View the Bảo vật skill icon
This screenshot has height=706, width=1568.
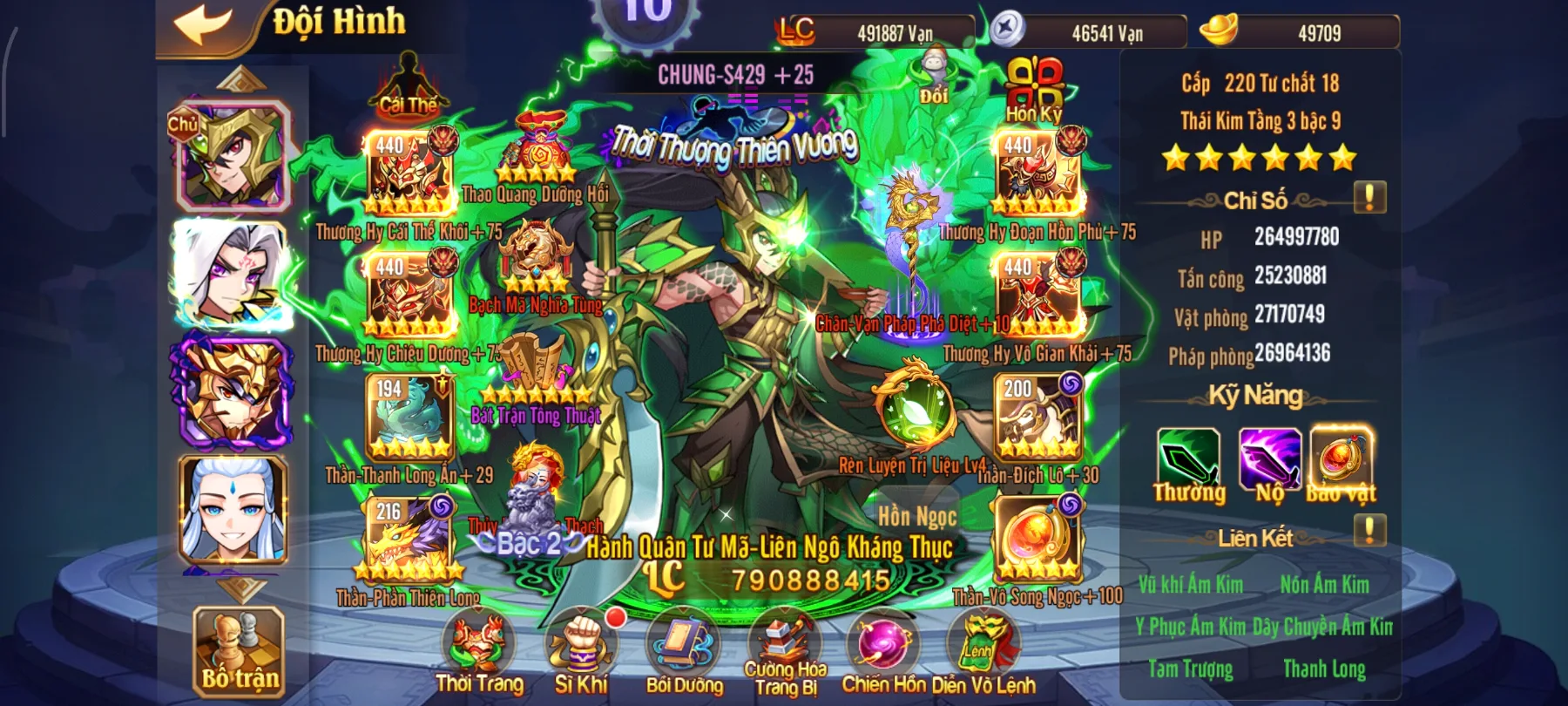(1342, 458)
